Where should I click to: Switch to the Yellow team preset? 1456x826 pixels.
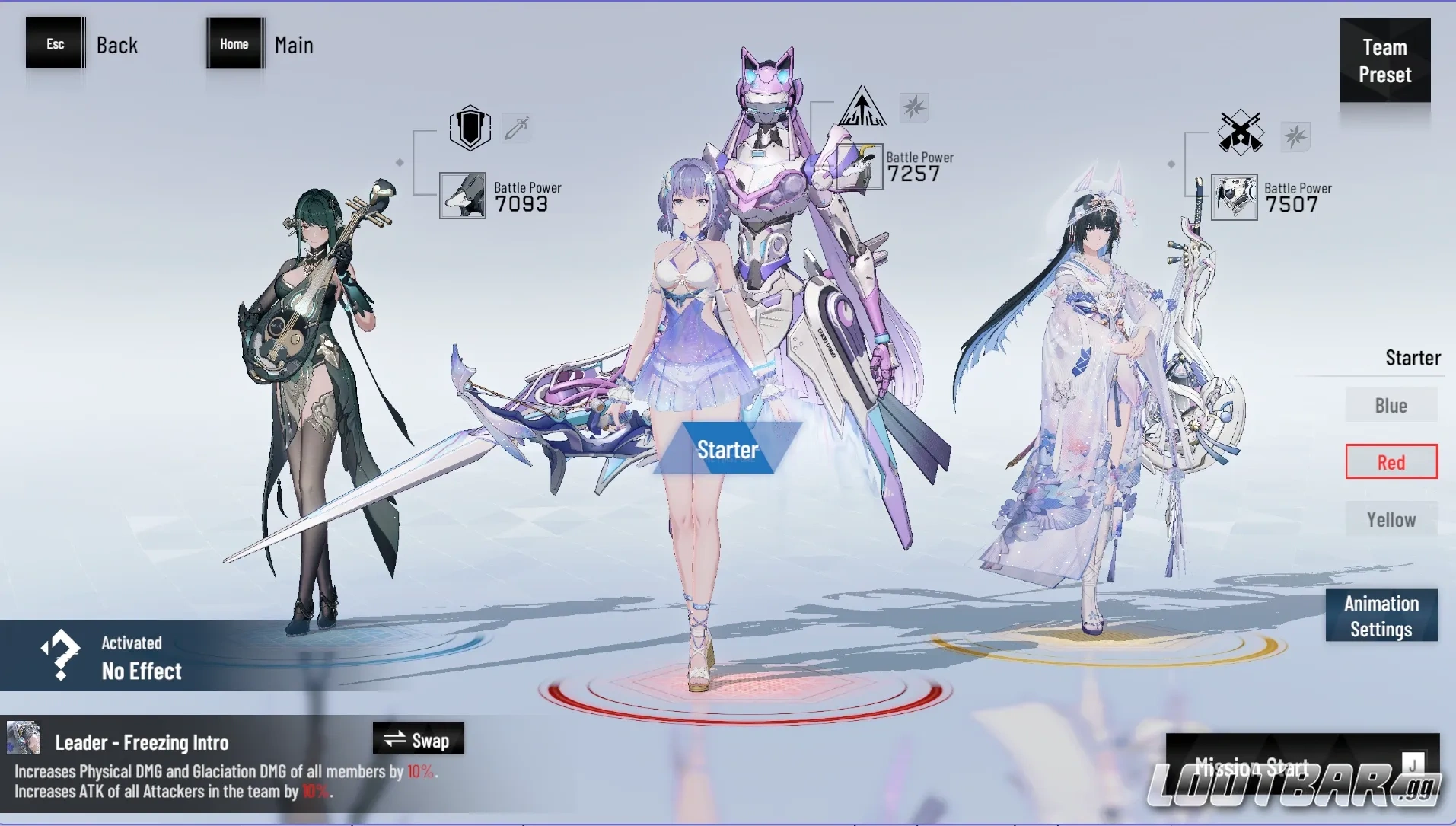point(1391,518)
